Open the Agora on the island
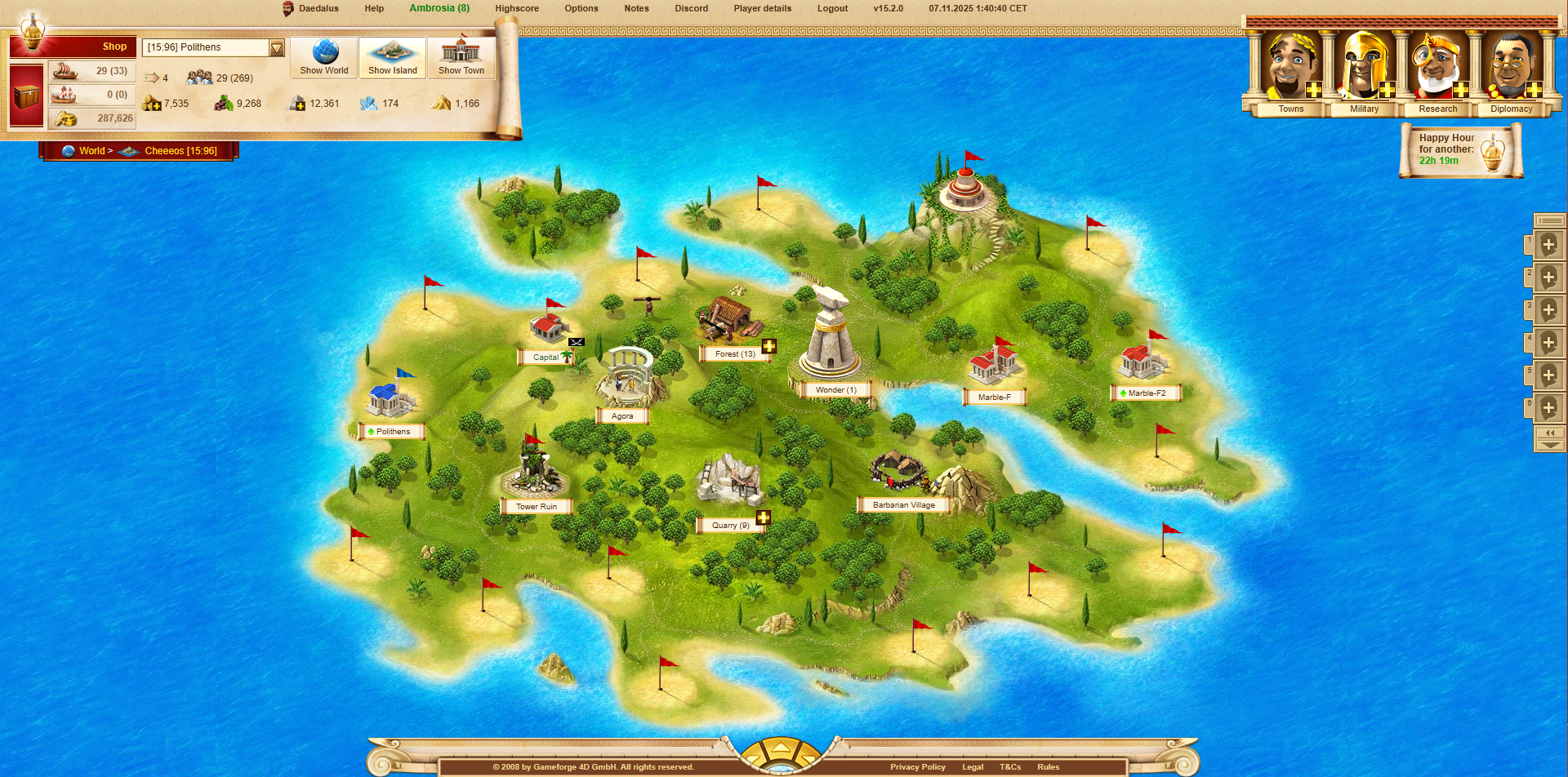1568x777 pixels. 622,415
